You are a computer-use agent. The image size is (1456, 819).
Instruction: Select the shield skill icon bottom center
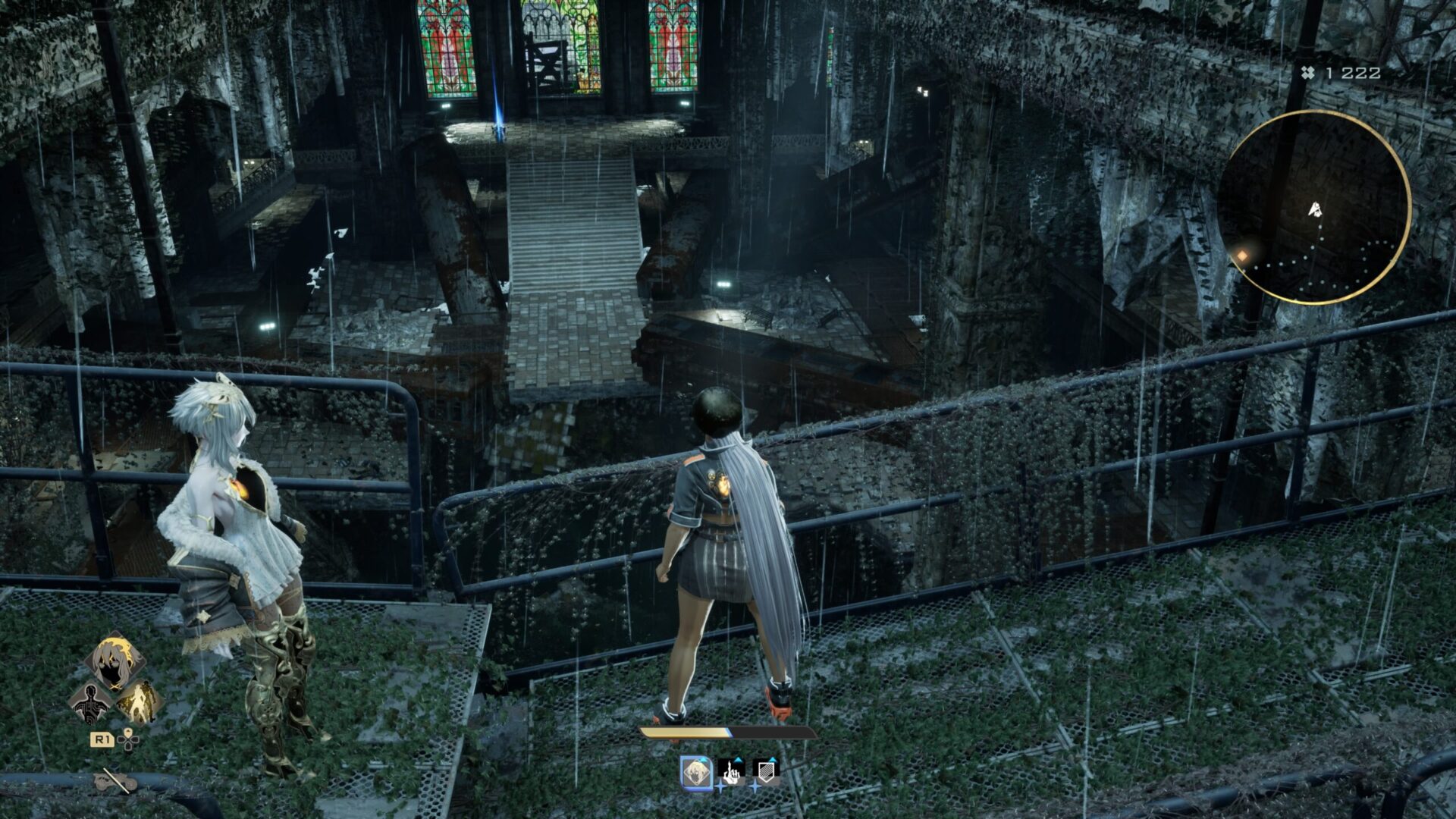coord(767,772)
